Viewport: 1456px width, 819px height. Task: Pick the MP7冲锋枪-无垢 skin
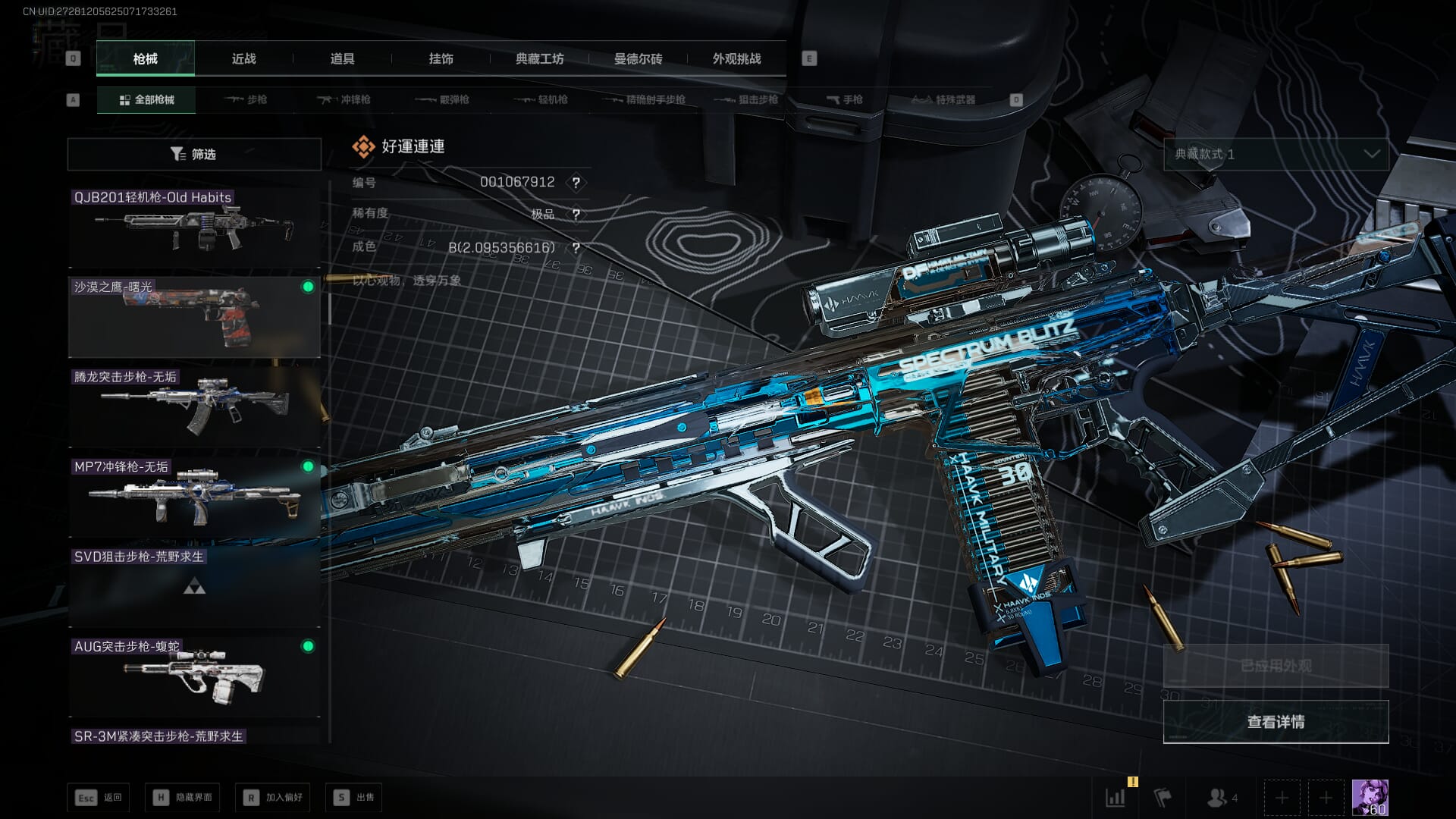[194, 497]
